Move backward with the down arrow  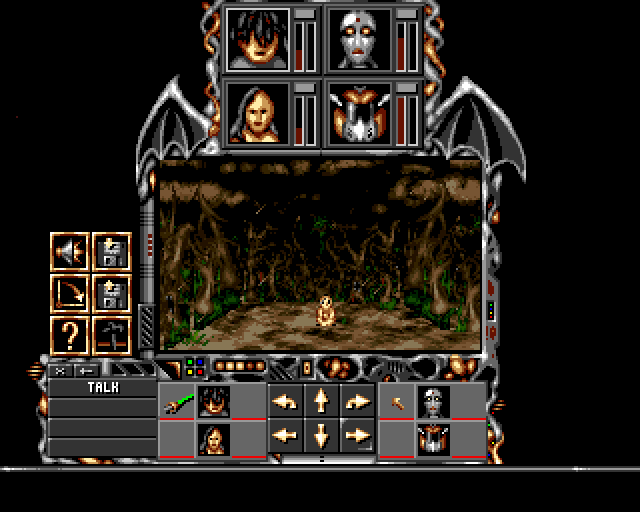click(x=321, y=436)
